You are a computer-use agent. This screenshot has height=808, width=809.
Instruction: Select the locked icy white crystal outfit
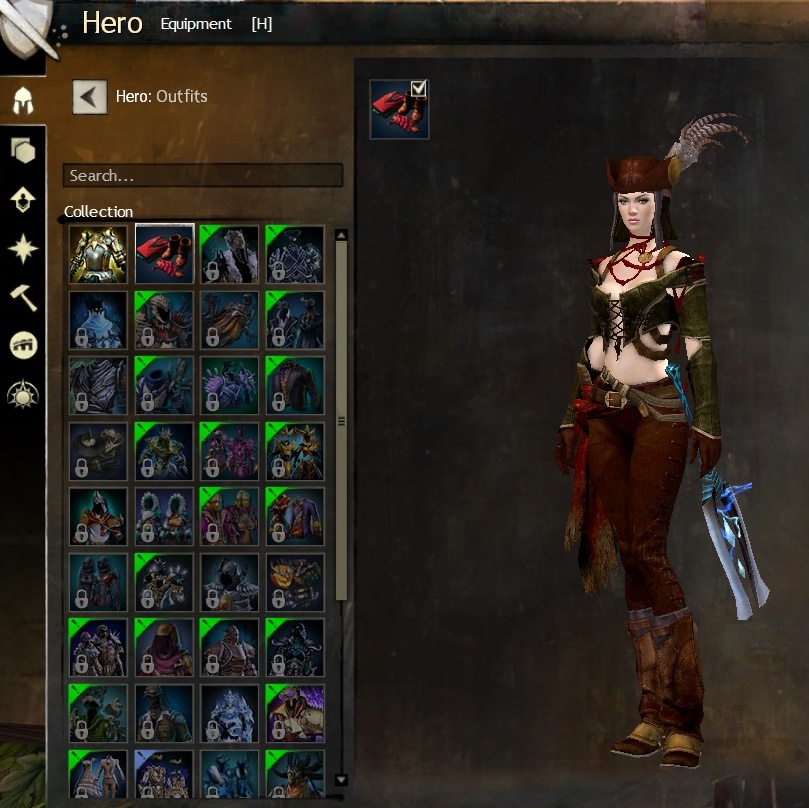tap(230, 713)
